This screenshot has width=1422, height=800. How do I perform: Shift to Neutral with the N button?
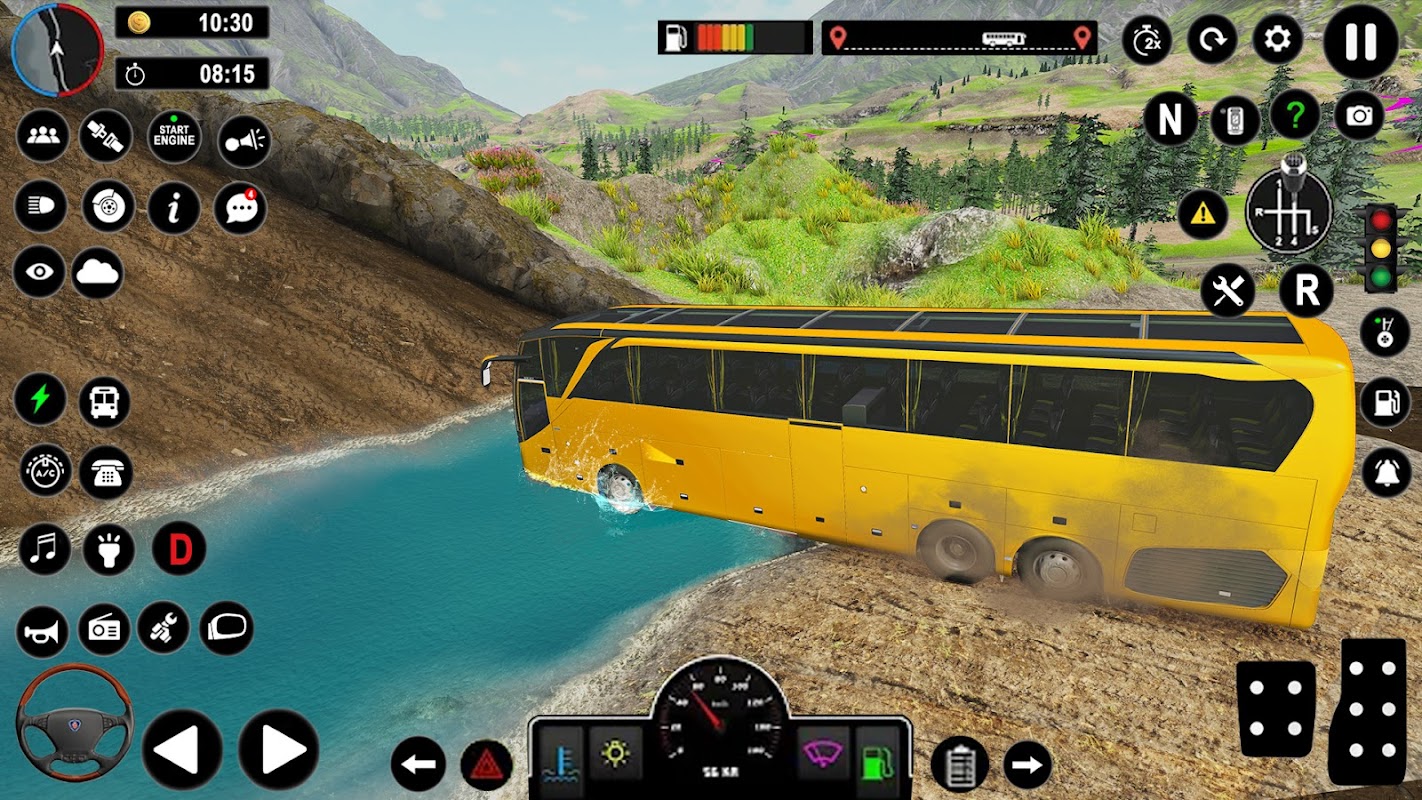pos(1169,120)
